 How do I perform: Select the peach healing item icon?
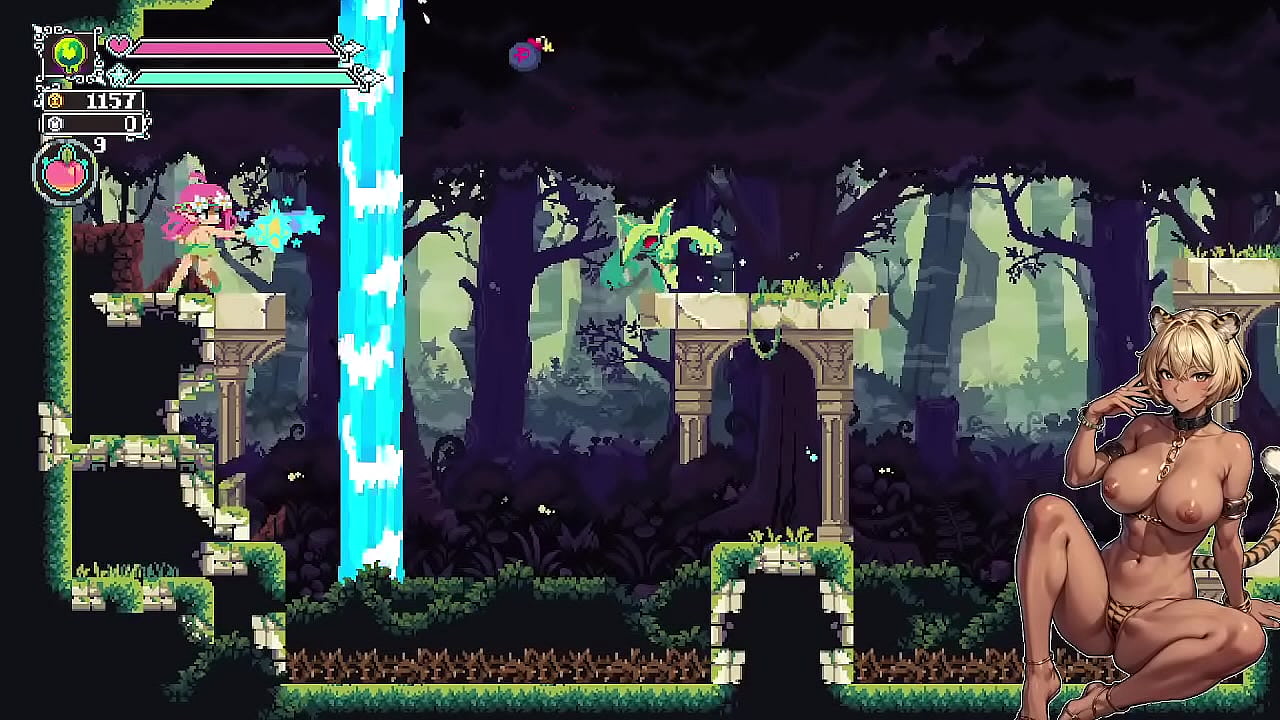(65, 174)
